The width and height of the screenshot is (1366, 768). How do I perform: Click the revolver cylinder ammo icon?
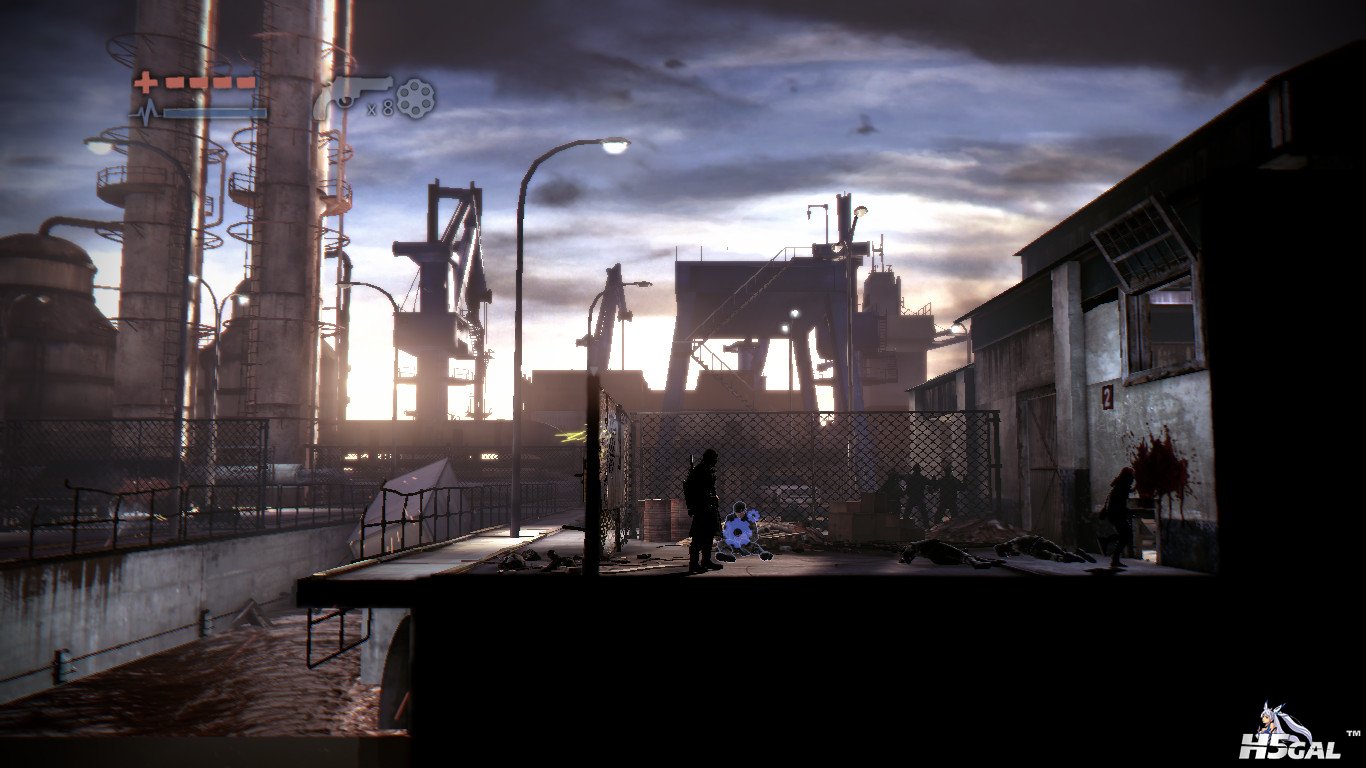415,98
